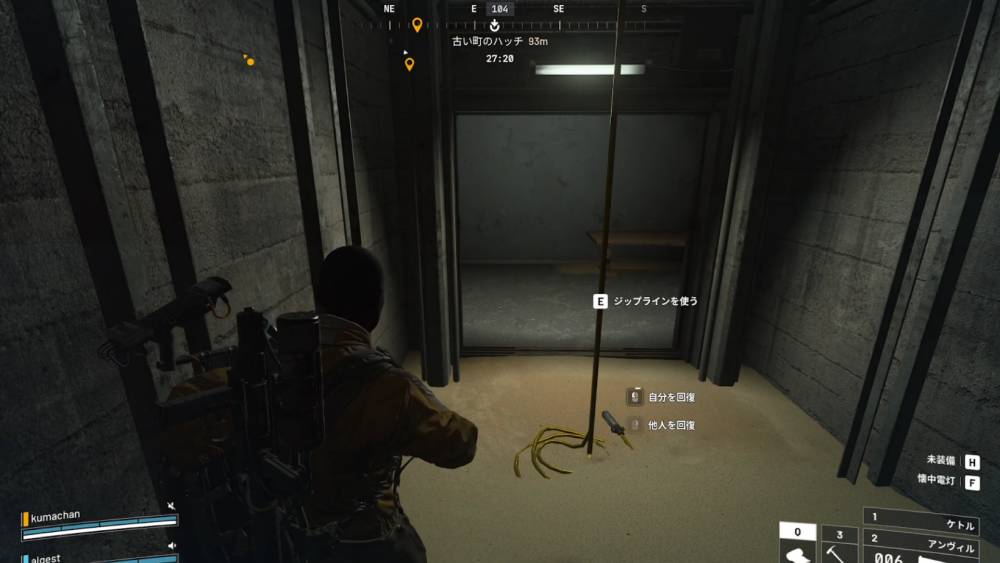
Task: Choose the hammer quick item slot
Action: coord(839,548)
